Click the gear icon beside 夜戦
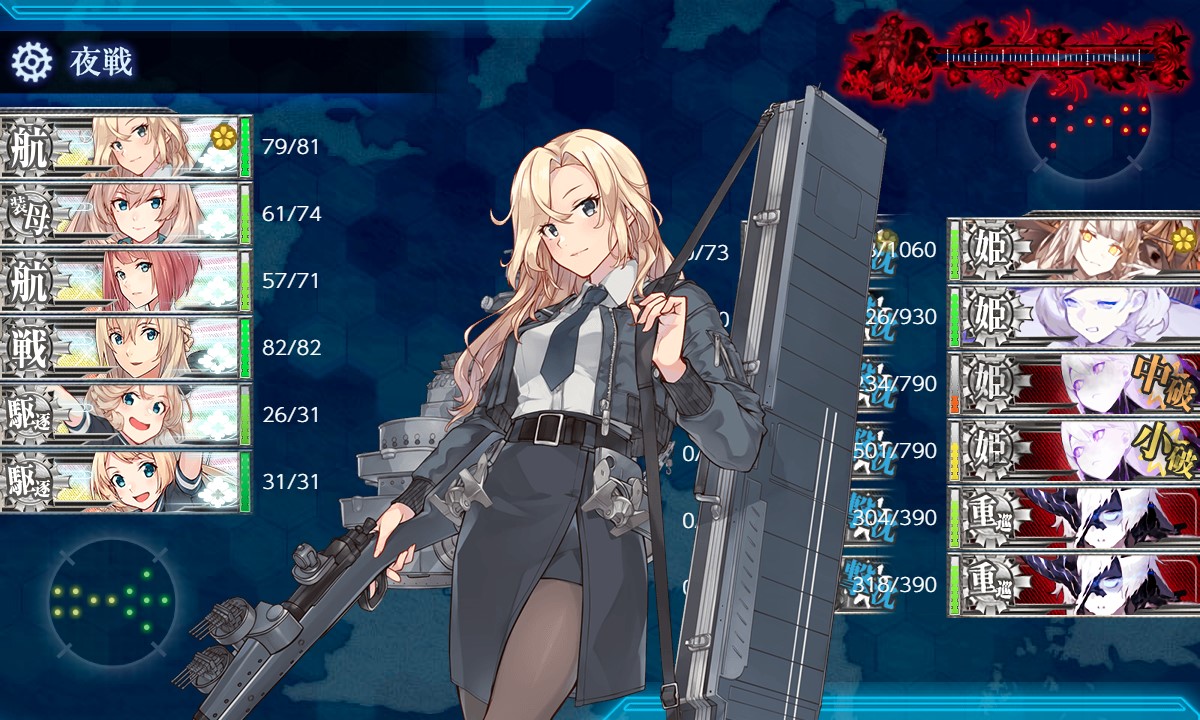 (x=31, y=62)
